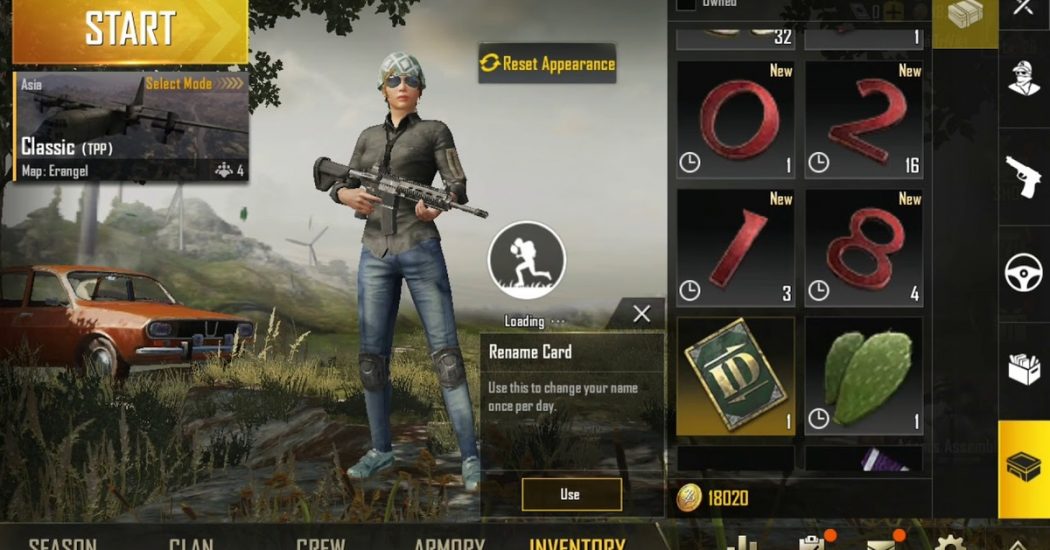Open the Armory tab
The image size is (1050, 550).
[x=449, y=543]
